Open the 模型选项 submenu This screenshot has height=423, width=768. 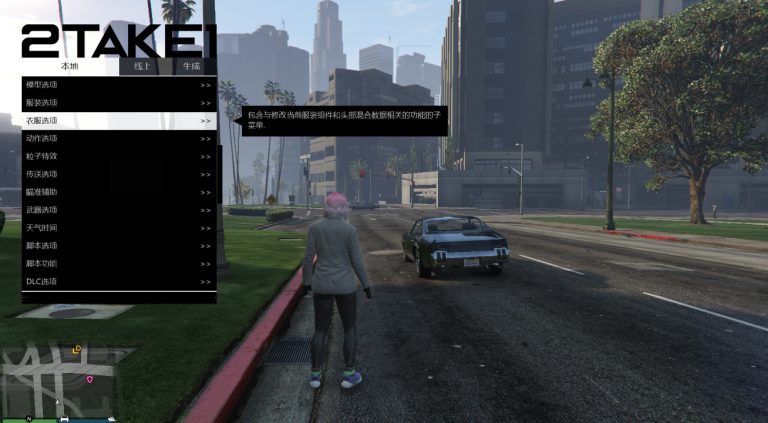[x=118, y=84]
